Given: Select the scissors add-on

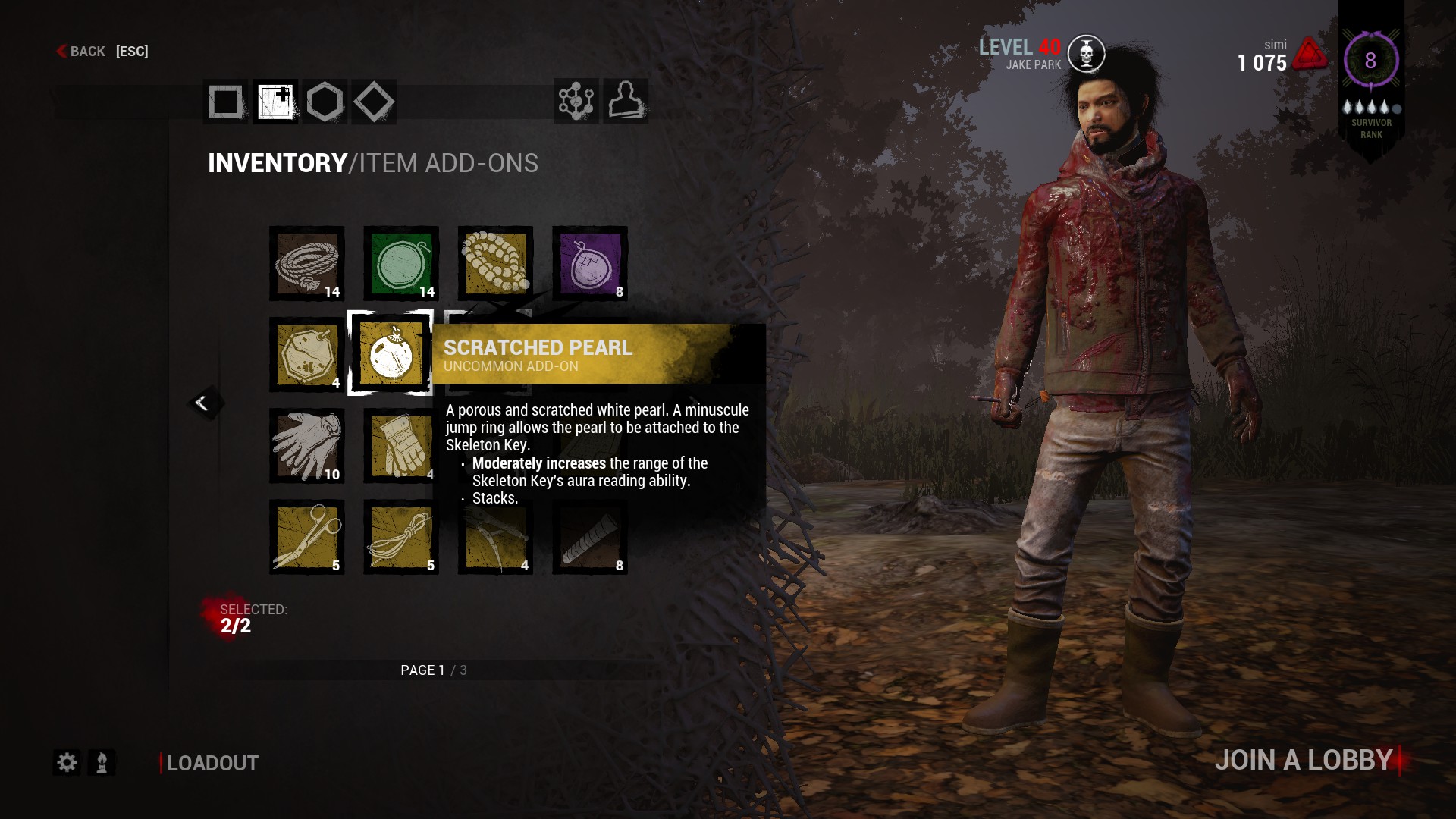Looking at the screenshot, I should coord(307,537).
